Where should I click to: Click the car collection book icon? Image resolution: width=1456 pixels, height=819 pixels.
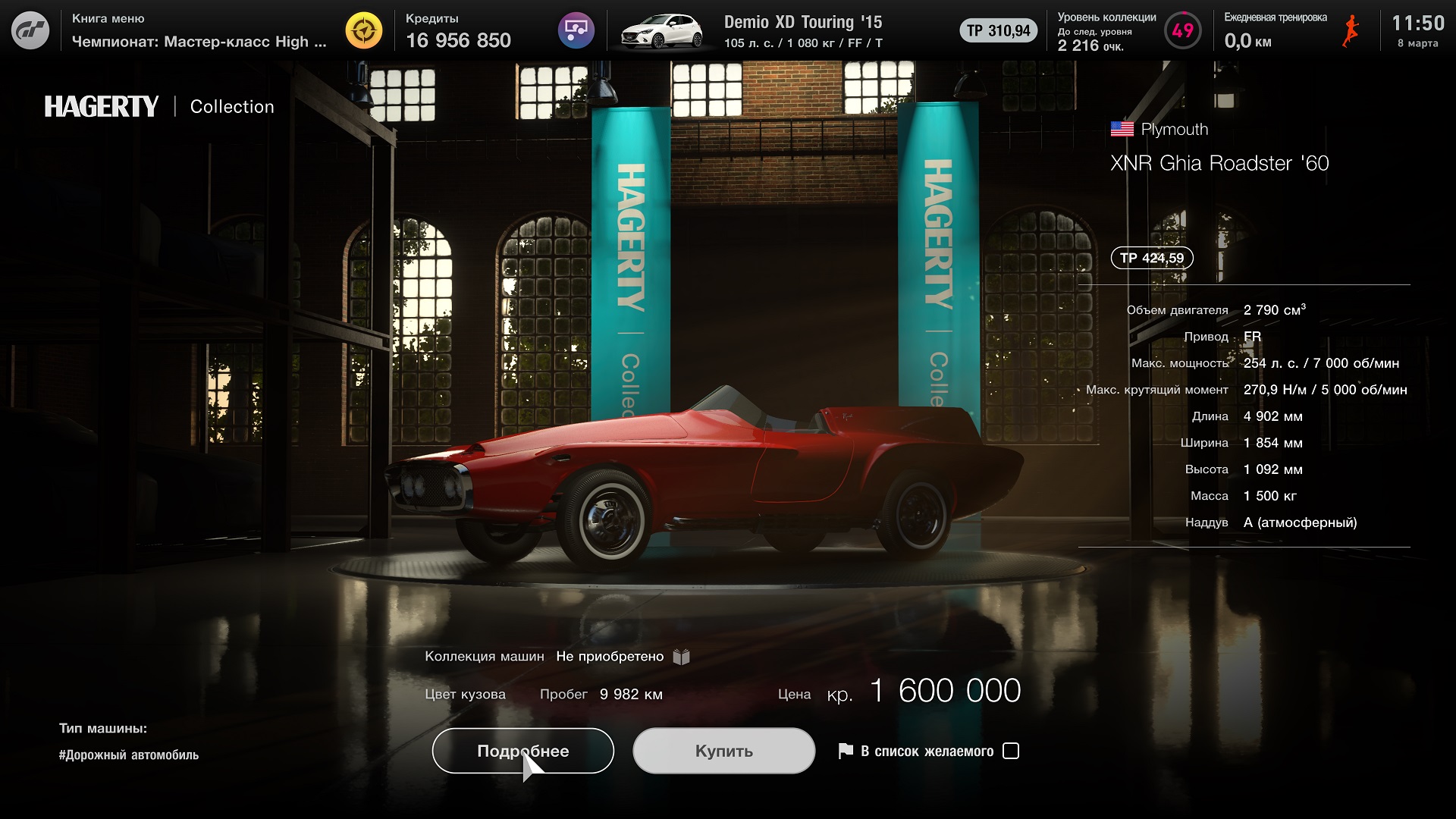(x=681, y=657)
